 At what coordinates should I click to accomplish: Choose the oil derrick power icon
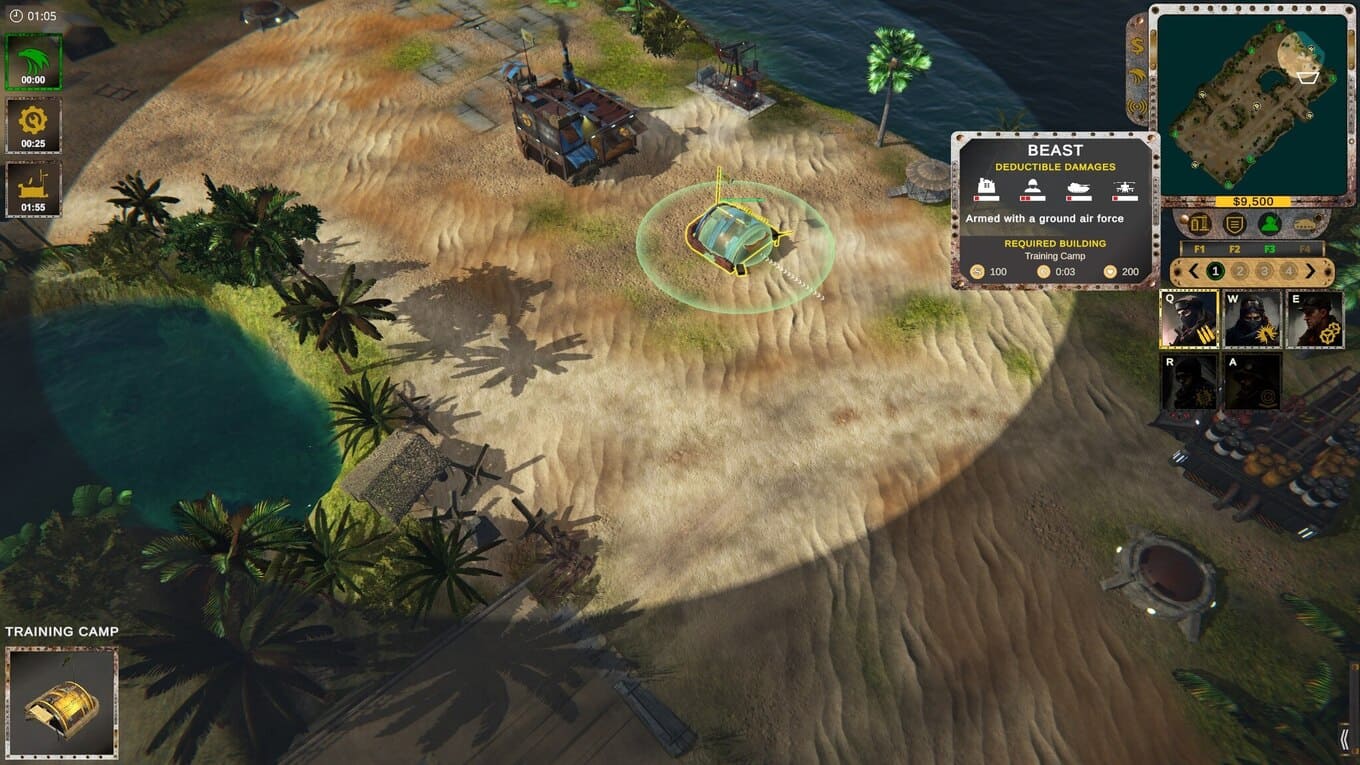click(34, 189)
